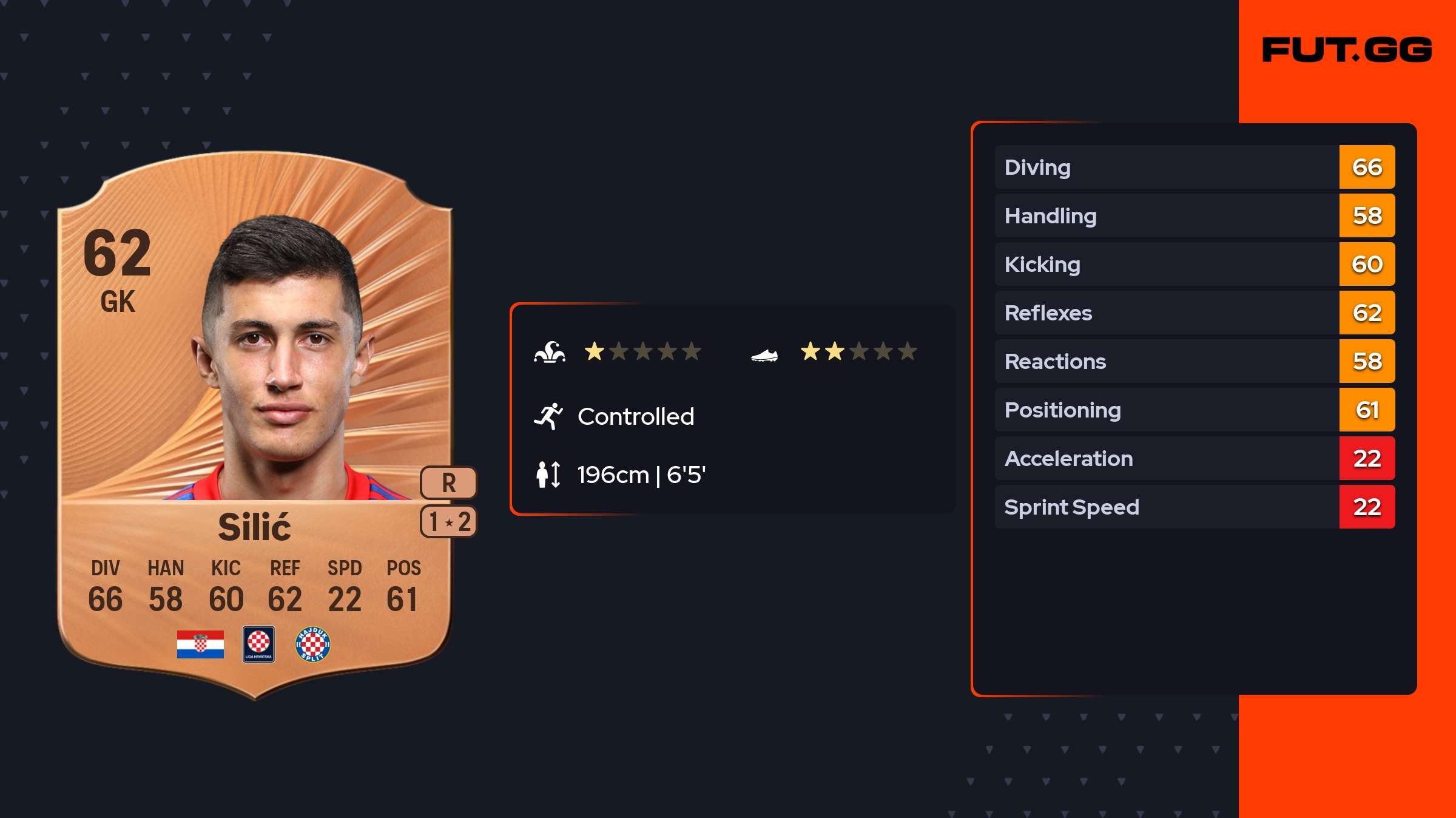Click the Positioning stat row
The height and width of the screenshot is (818, 1456).
point(1194,410)
